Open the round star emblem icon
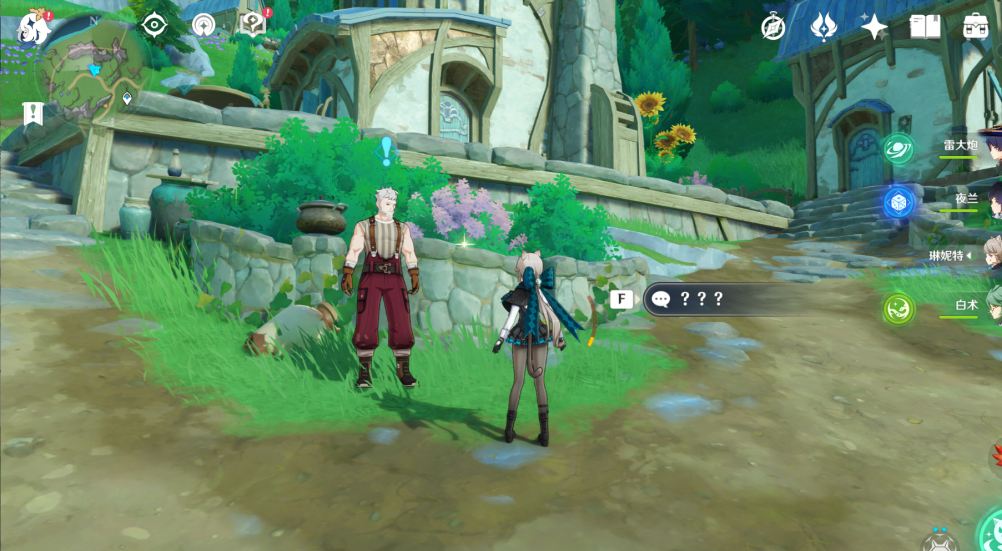Screen dimensions: 1002x551 204,25
